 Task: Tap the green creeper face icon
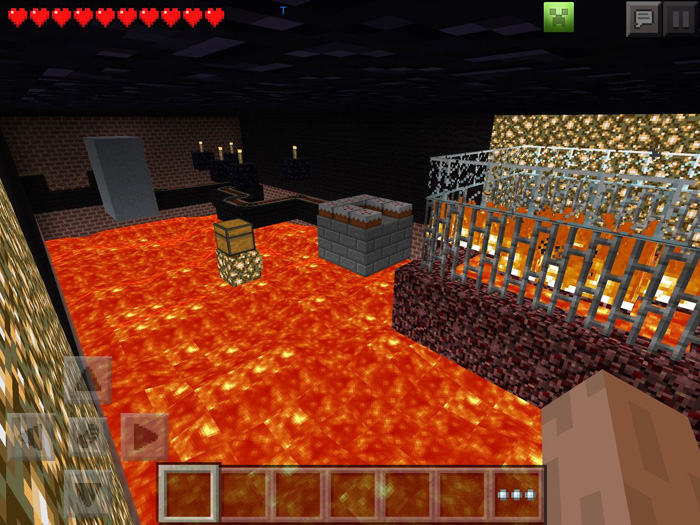tap(558, 16)
